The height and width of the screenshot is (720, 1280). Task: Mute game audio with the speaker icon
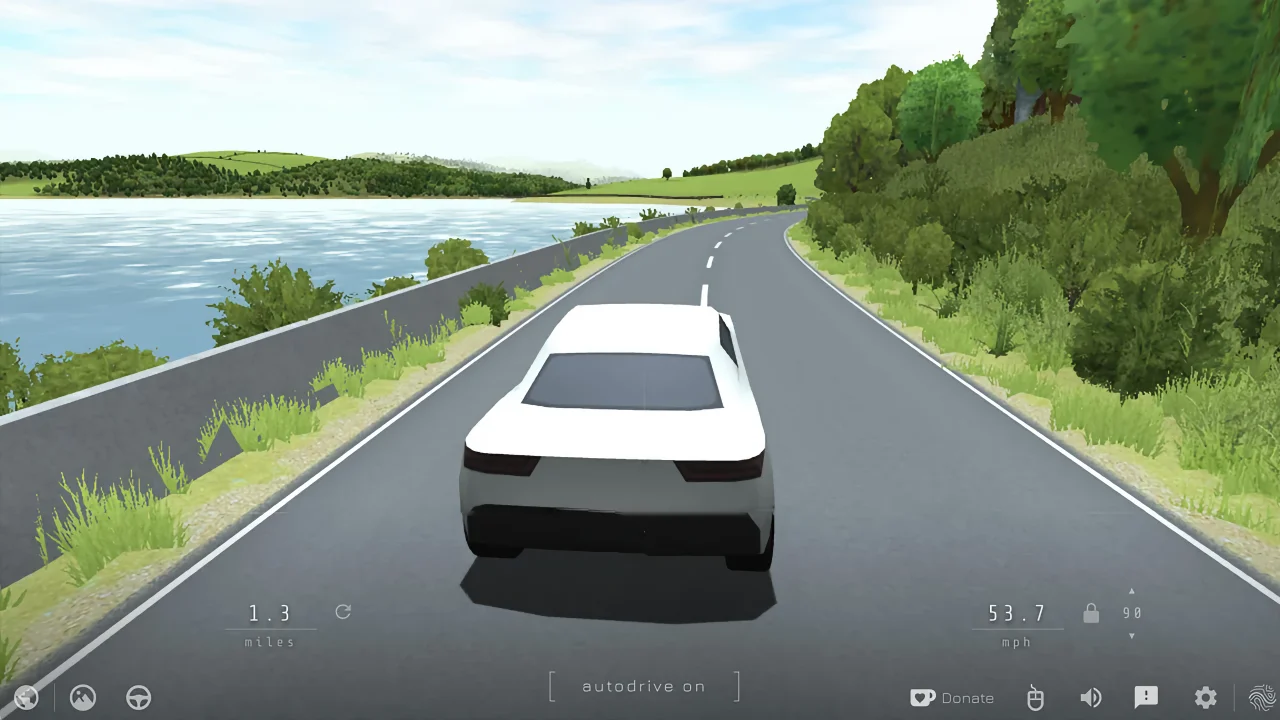click(x=1091, y=697)
